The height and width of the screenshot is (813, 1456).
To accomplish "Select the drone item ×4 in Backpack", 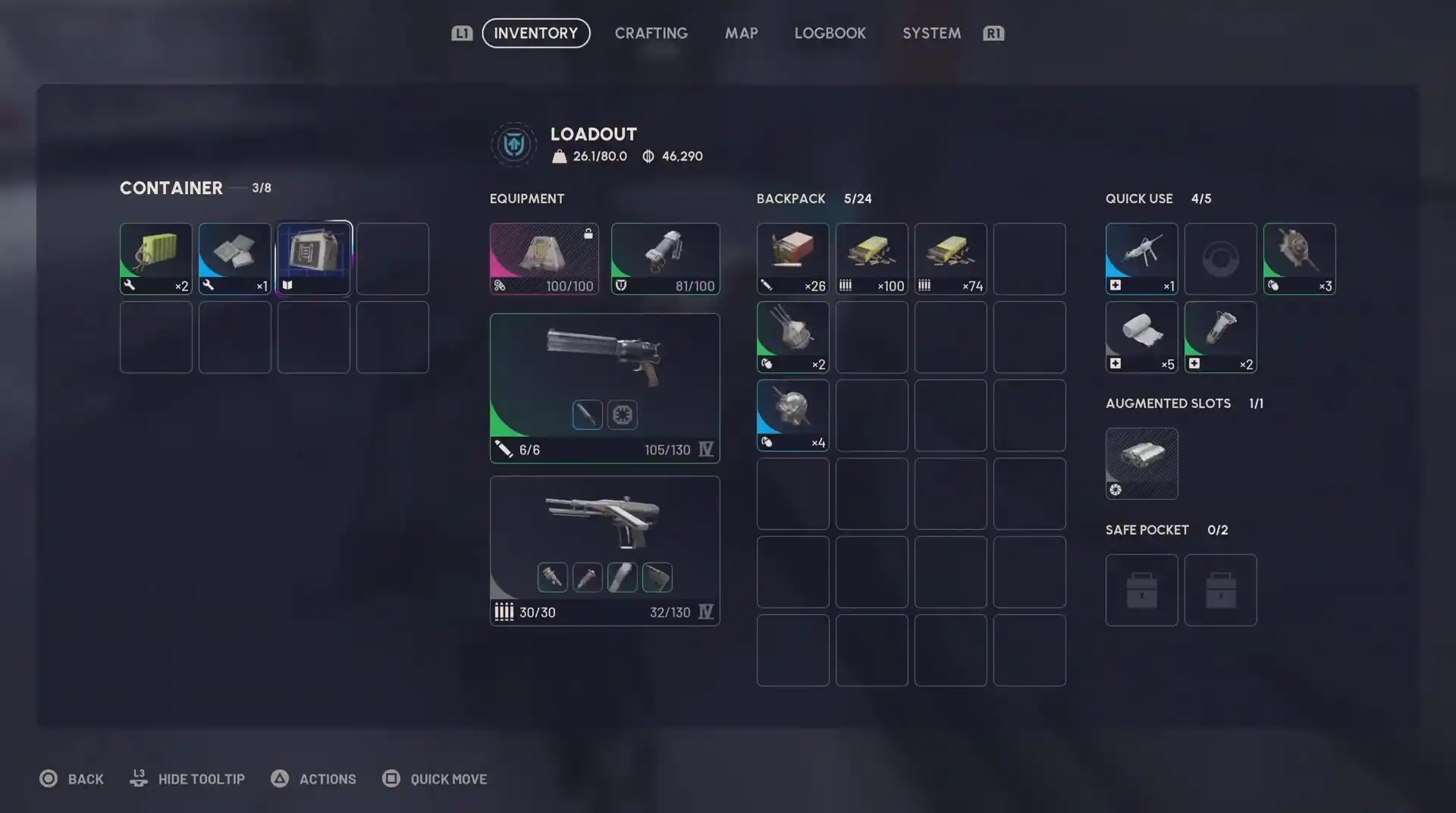I will point(792,415).
